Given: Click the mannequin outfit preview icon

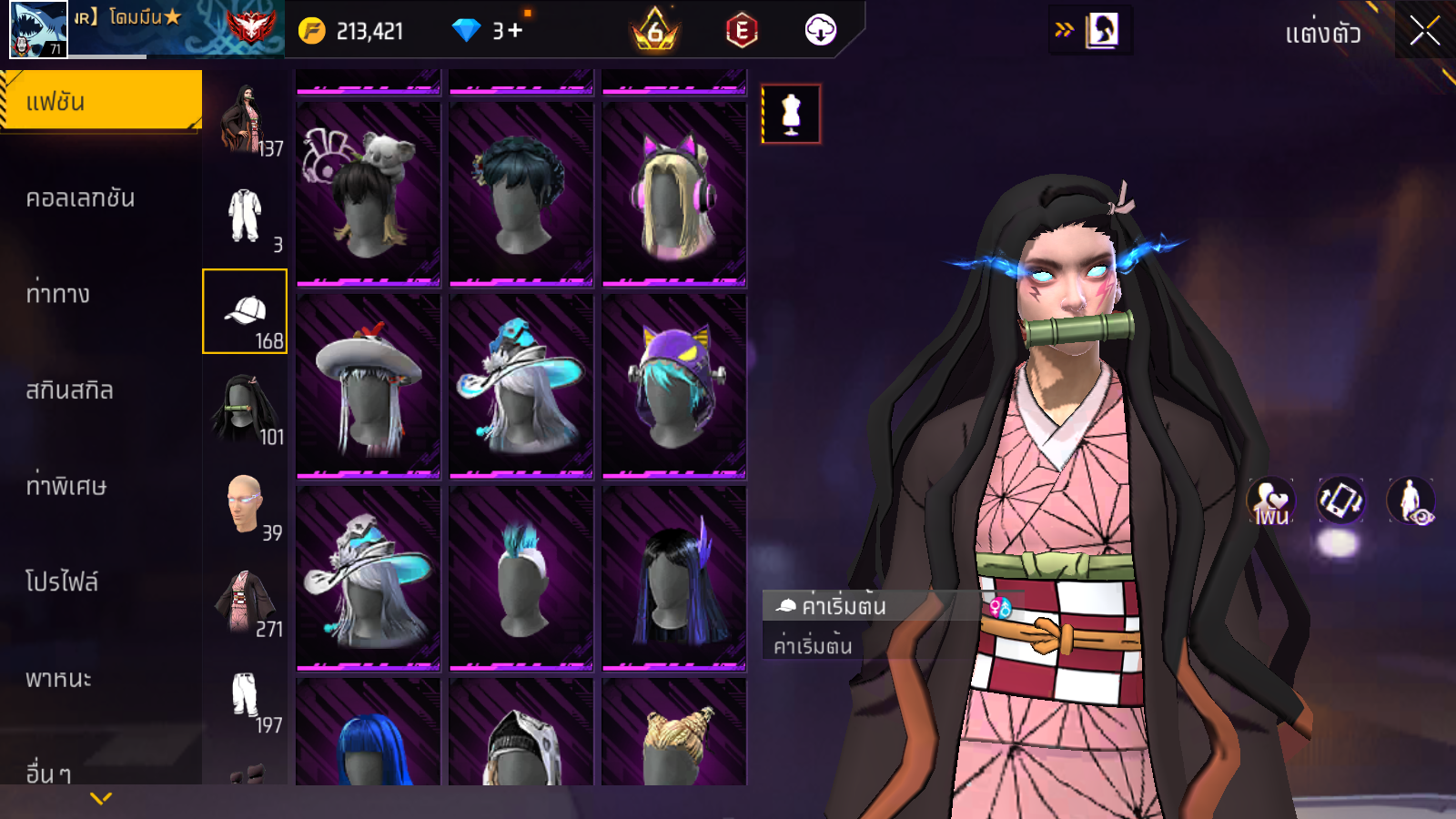Looking at the screenshot, I should 791,115.
